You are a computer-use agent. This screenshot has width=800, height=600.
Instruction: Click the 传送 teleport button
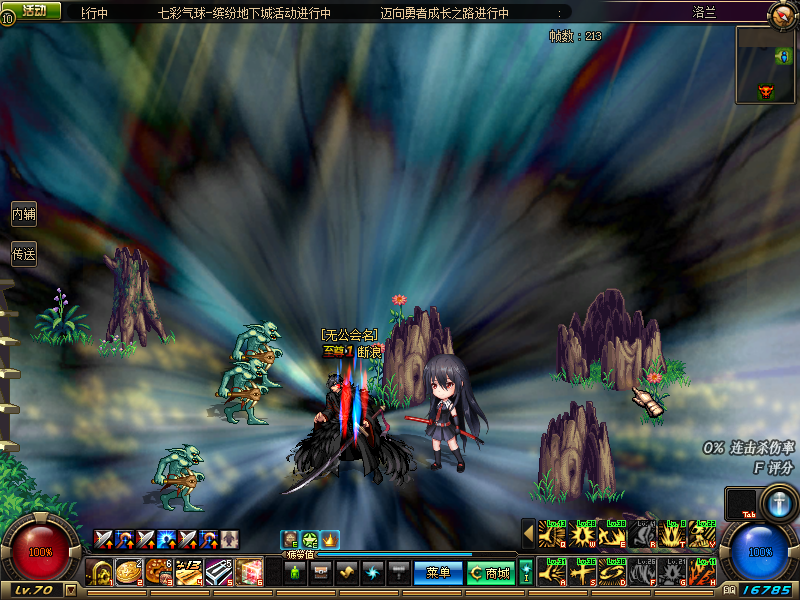(x=23, y=254)
